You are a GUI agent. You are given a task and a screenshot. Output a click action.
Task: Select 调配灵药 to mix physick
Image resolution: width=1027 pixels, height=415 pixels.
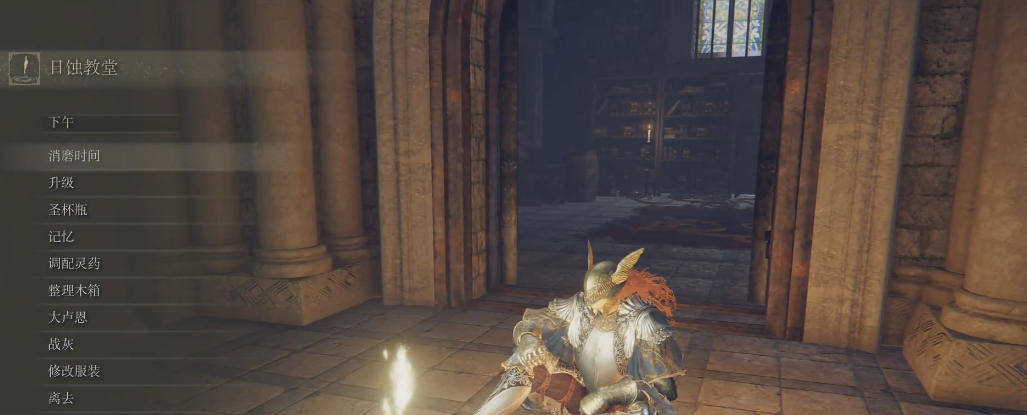coord(74,264)
